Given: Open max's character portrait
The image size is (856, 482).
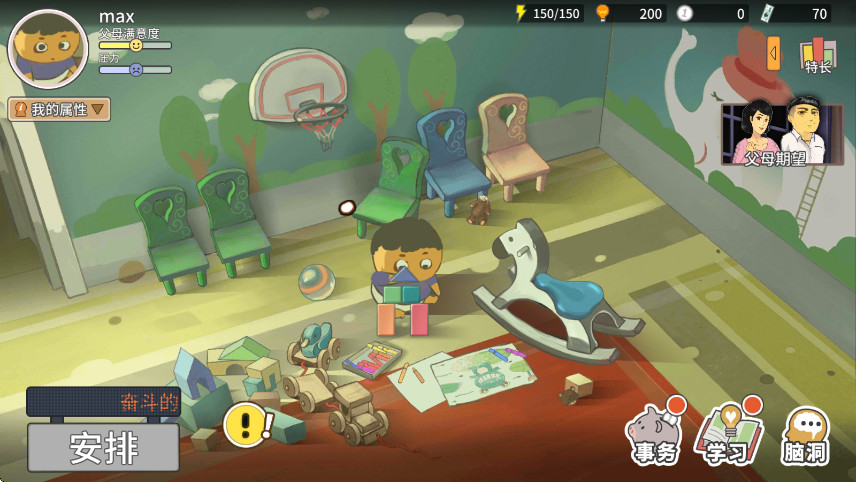Looking at the screenshot, I should pyautogui.click(x=48, y=48).
